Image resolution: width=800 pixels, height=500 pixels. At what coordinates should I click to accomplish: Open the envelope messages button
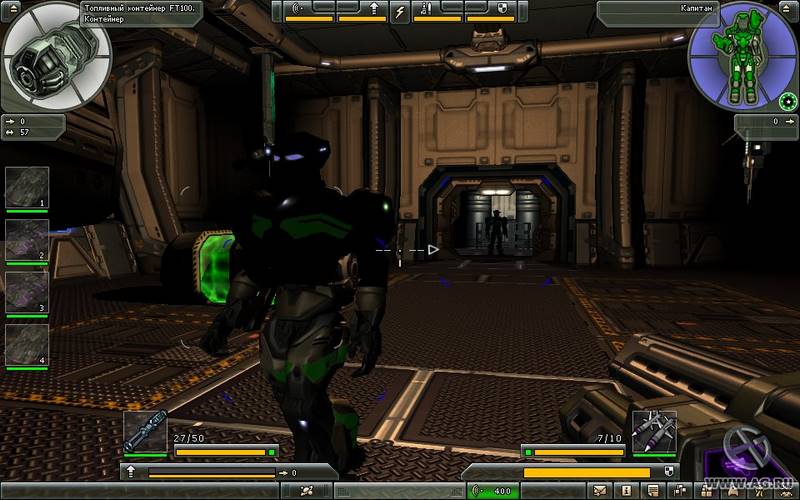point(600,490)
